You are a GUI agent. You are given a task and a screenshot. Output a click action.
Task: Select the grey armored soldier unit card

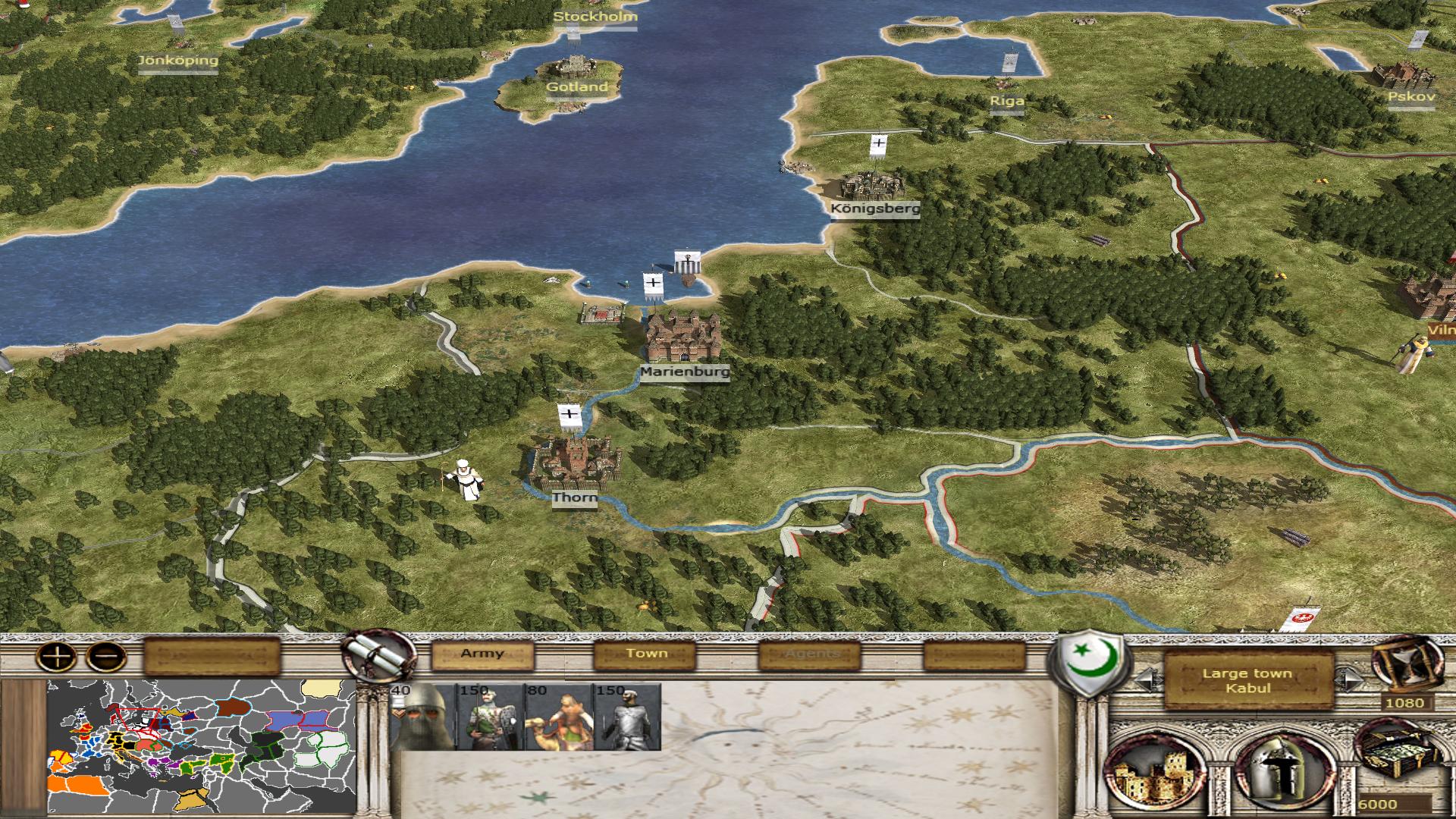626,717
